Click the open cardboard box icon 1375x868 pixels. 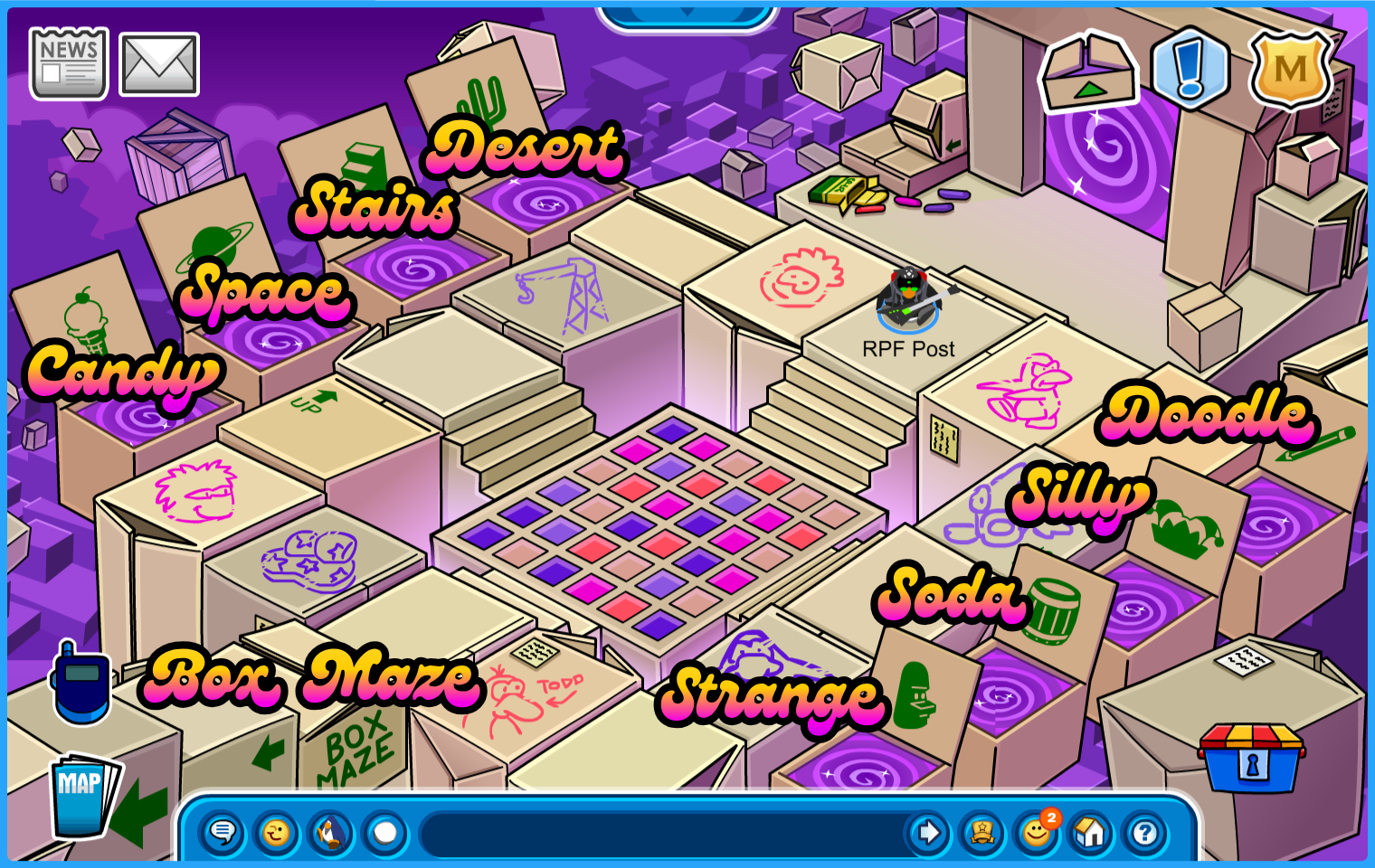point(1088,73)
